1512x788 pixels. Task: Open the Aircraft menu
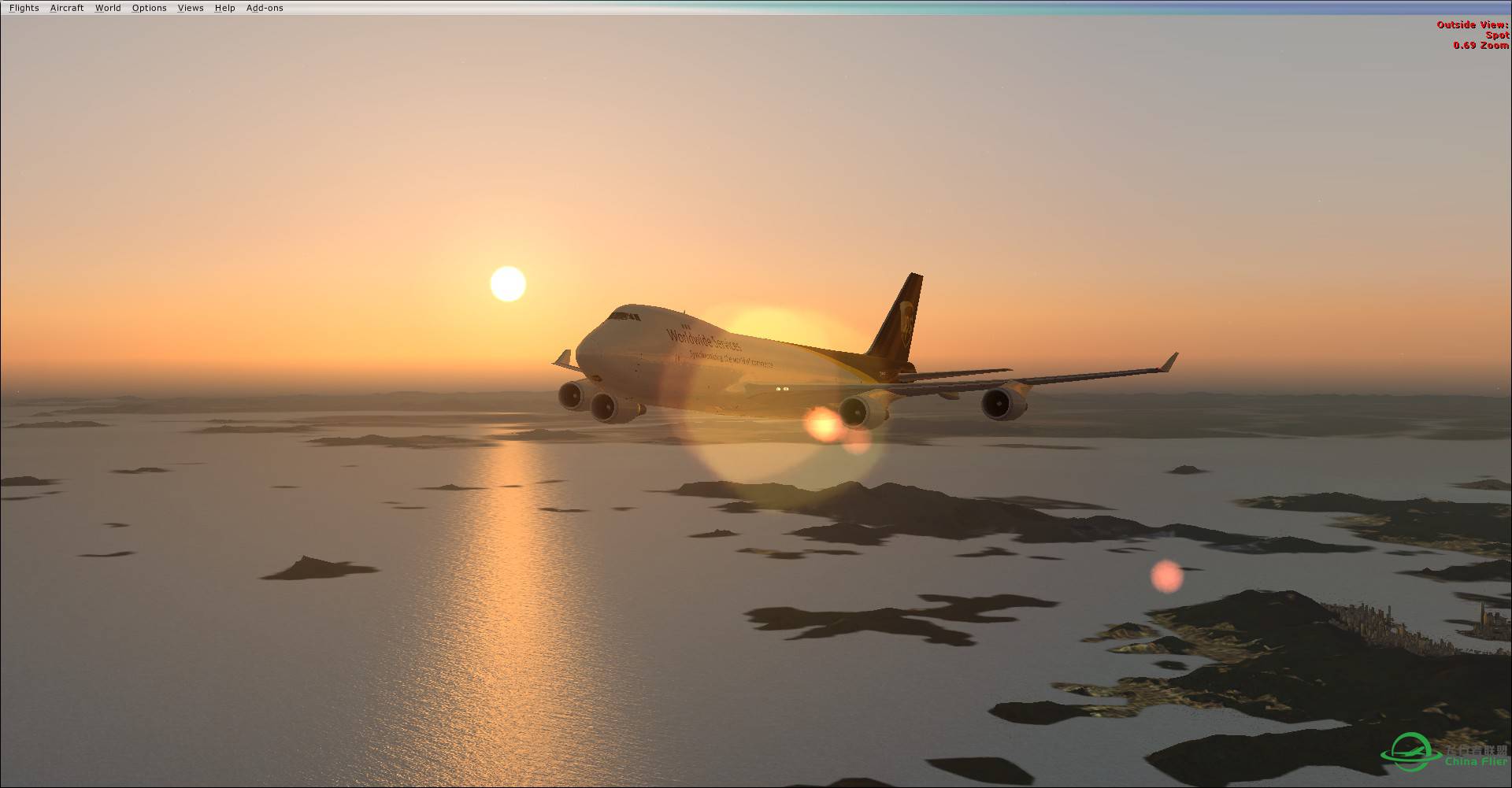(x=66, y=7)
